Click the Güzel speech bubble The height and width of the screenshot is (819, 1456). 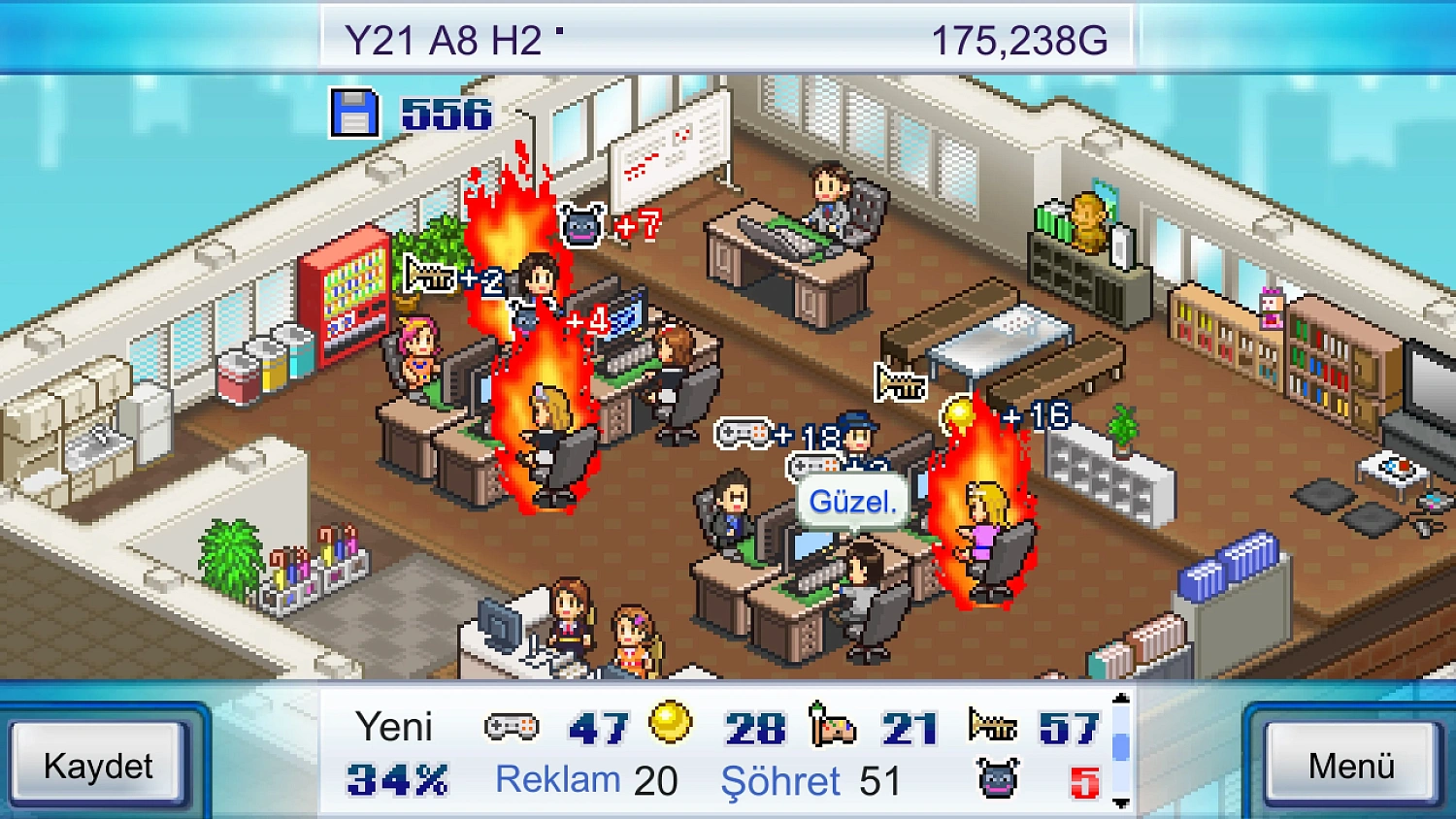[x=853, y=501]
